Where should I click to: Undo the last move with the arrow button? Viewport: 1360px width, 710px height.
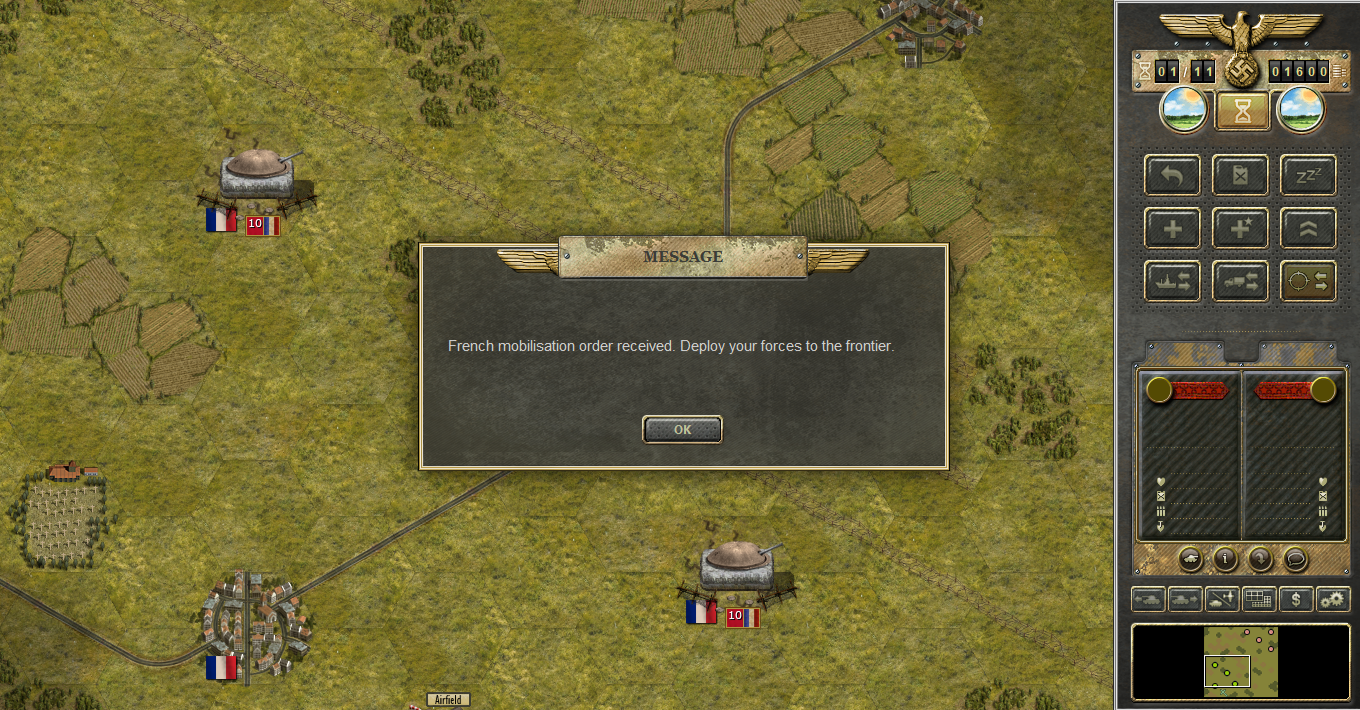[x=1173, y=176]
